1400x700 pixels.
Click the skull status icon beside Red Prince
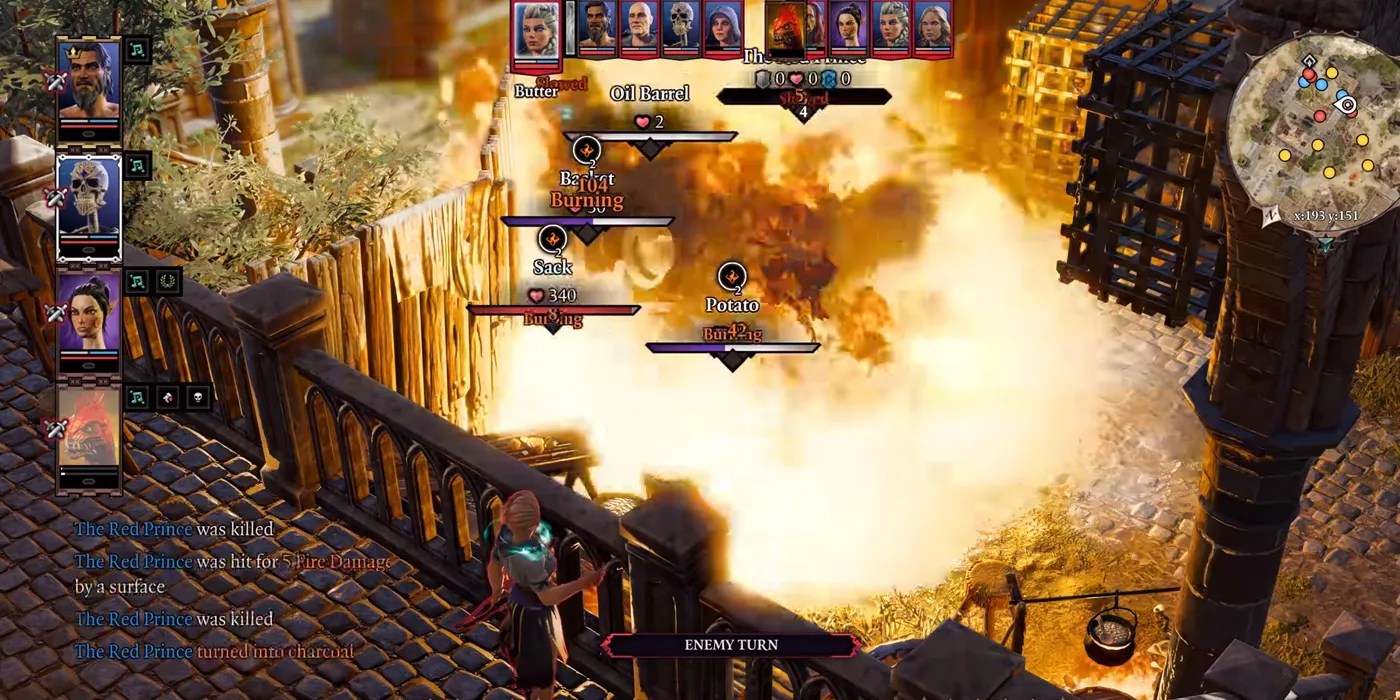tap(198, 397)
